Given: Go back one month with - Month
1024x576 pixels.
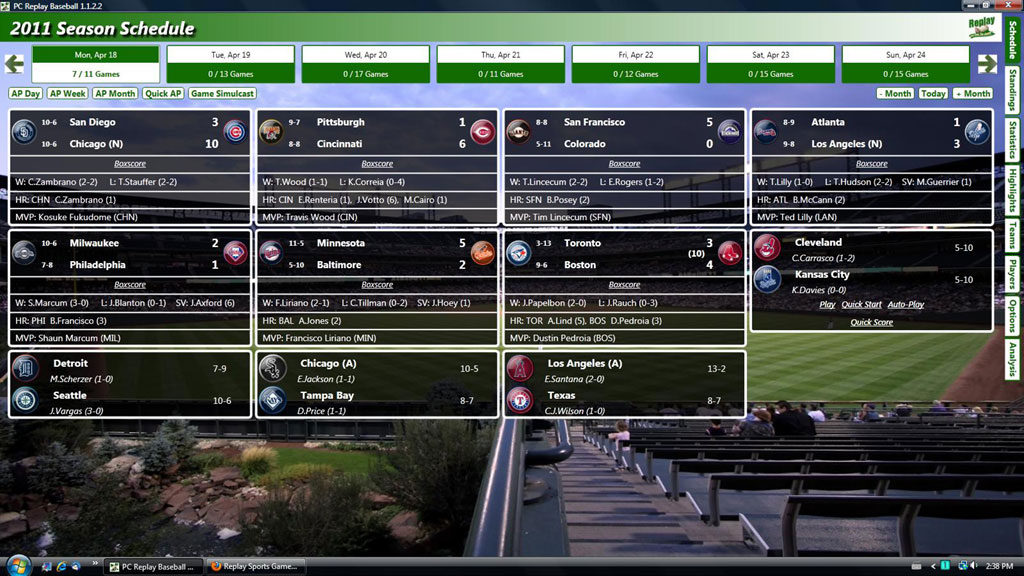Looking at the screenshot, I should coord(895,93).
